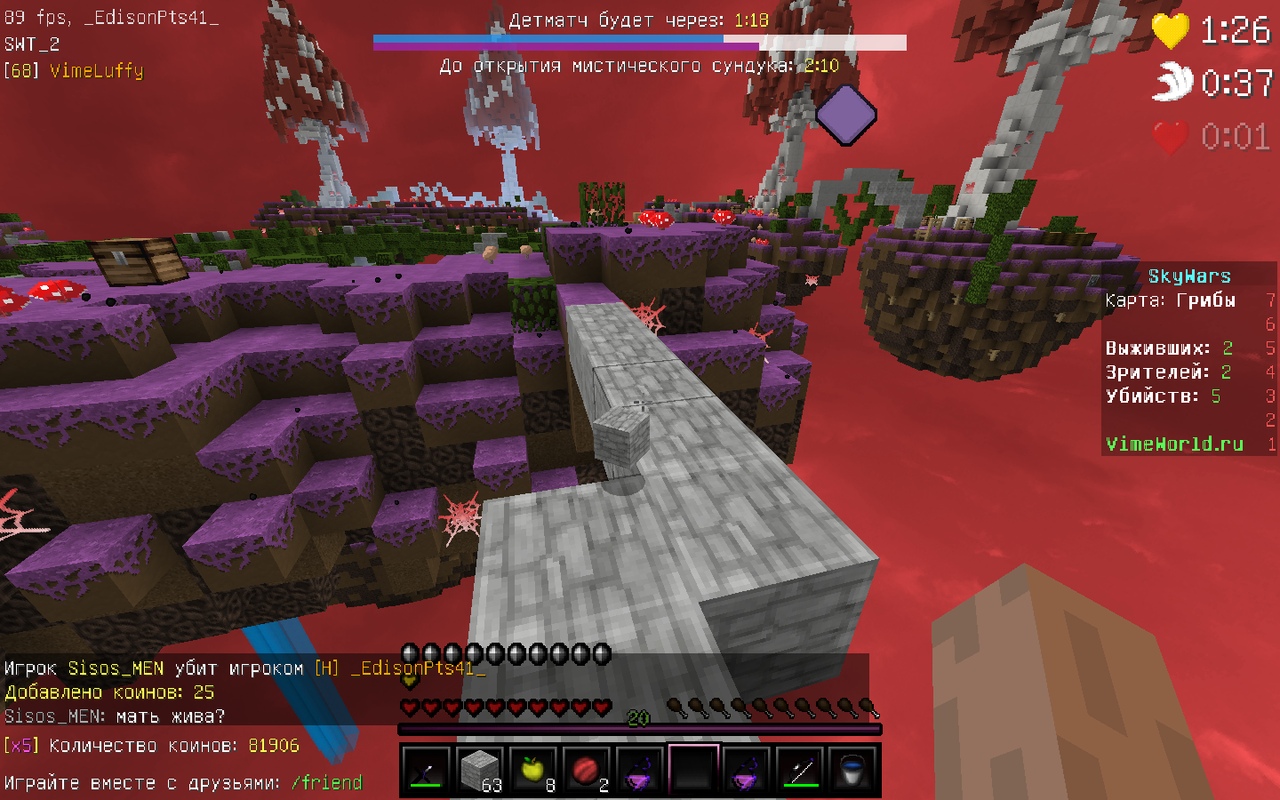
Task: Click the white feather cooldown icon
Action: pos(1174,80)
